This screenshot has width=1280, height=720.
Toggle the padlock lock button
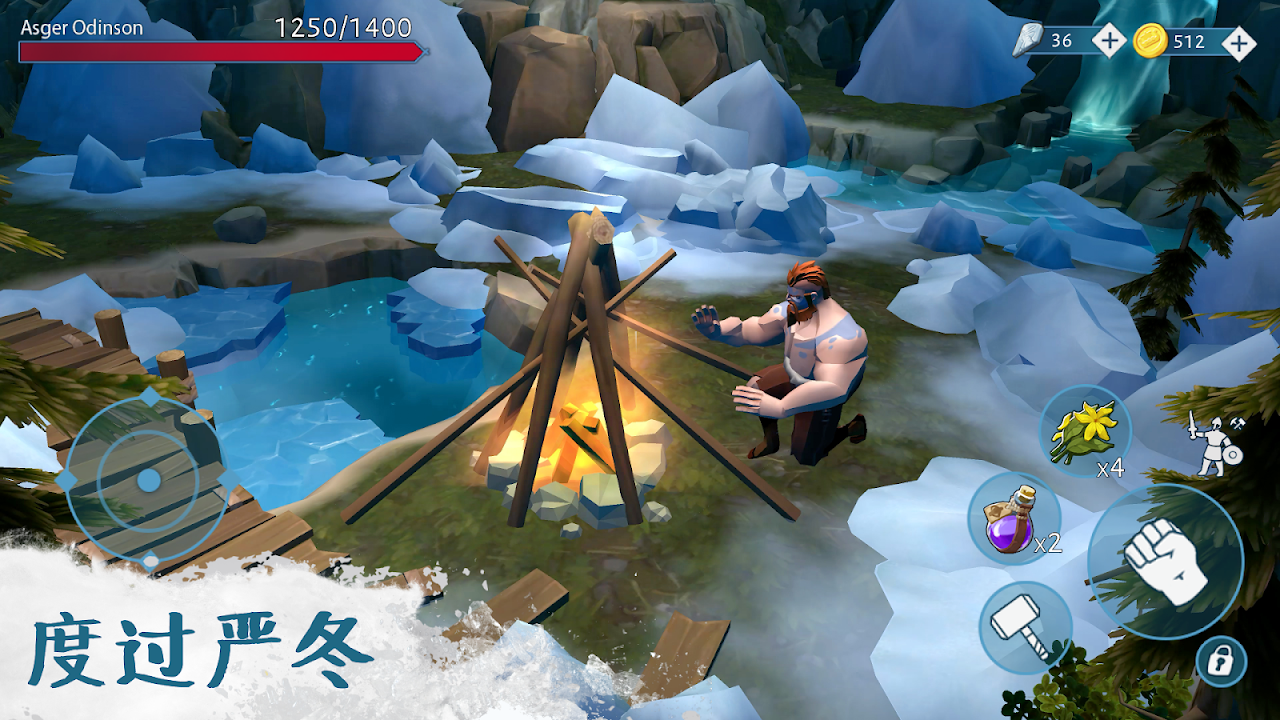(x=1222, y=661)
